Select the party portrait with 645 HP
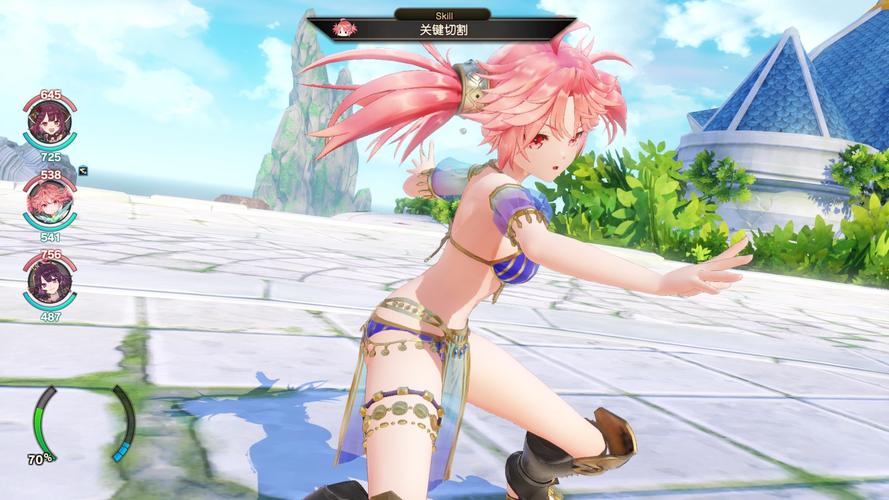 click(50, 126)
